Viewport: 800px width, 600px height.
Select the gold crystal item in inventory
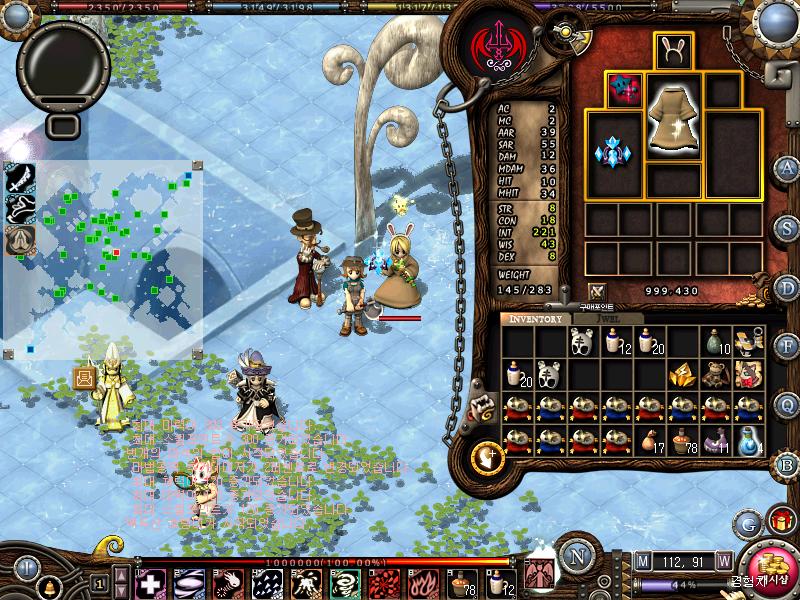(681, 374)
